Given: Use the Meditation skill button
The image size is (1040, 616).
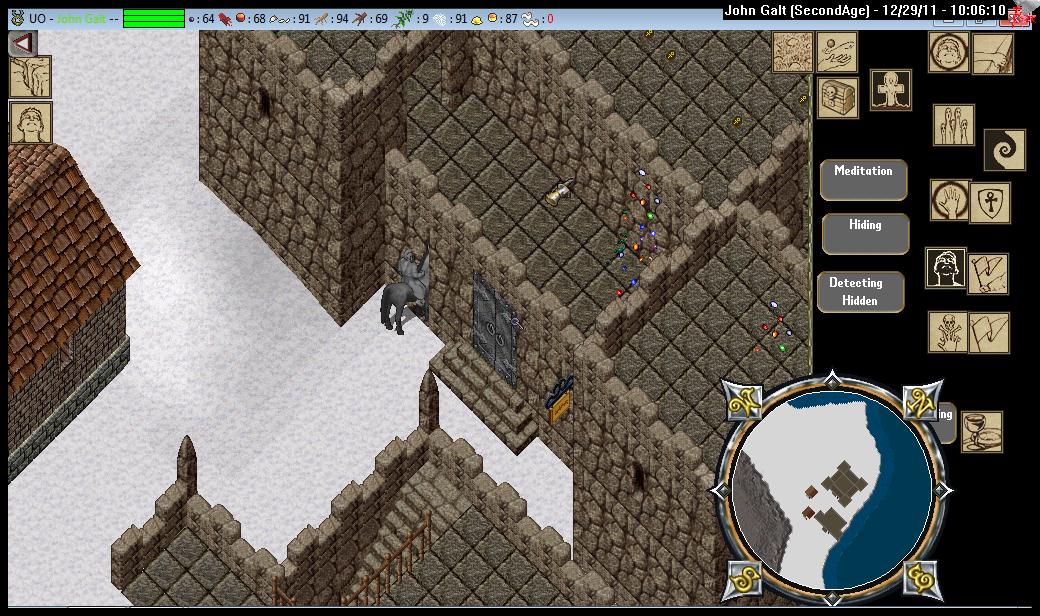Looking at the screenshot, I should pos(863,180).
